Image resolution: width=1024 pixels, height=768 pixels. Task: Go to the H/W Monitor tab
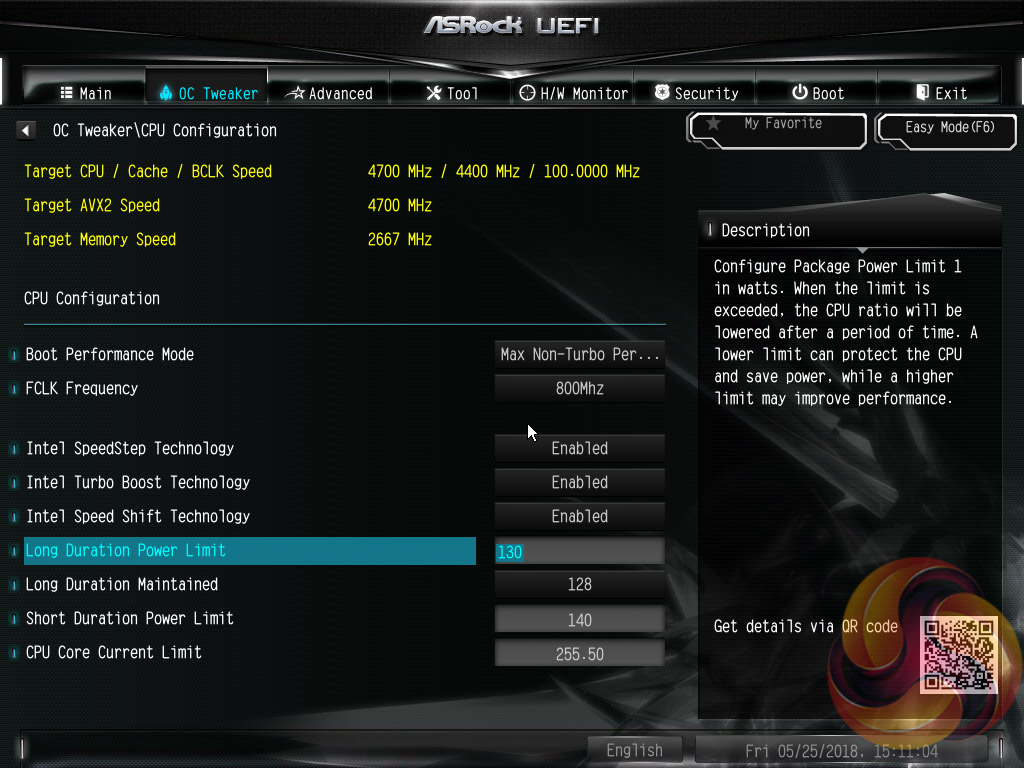(574, 93)
